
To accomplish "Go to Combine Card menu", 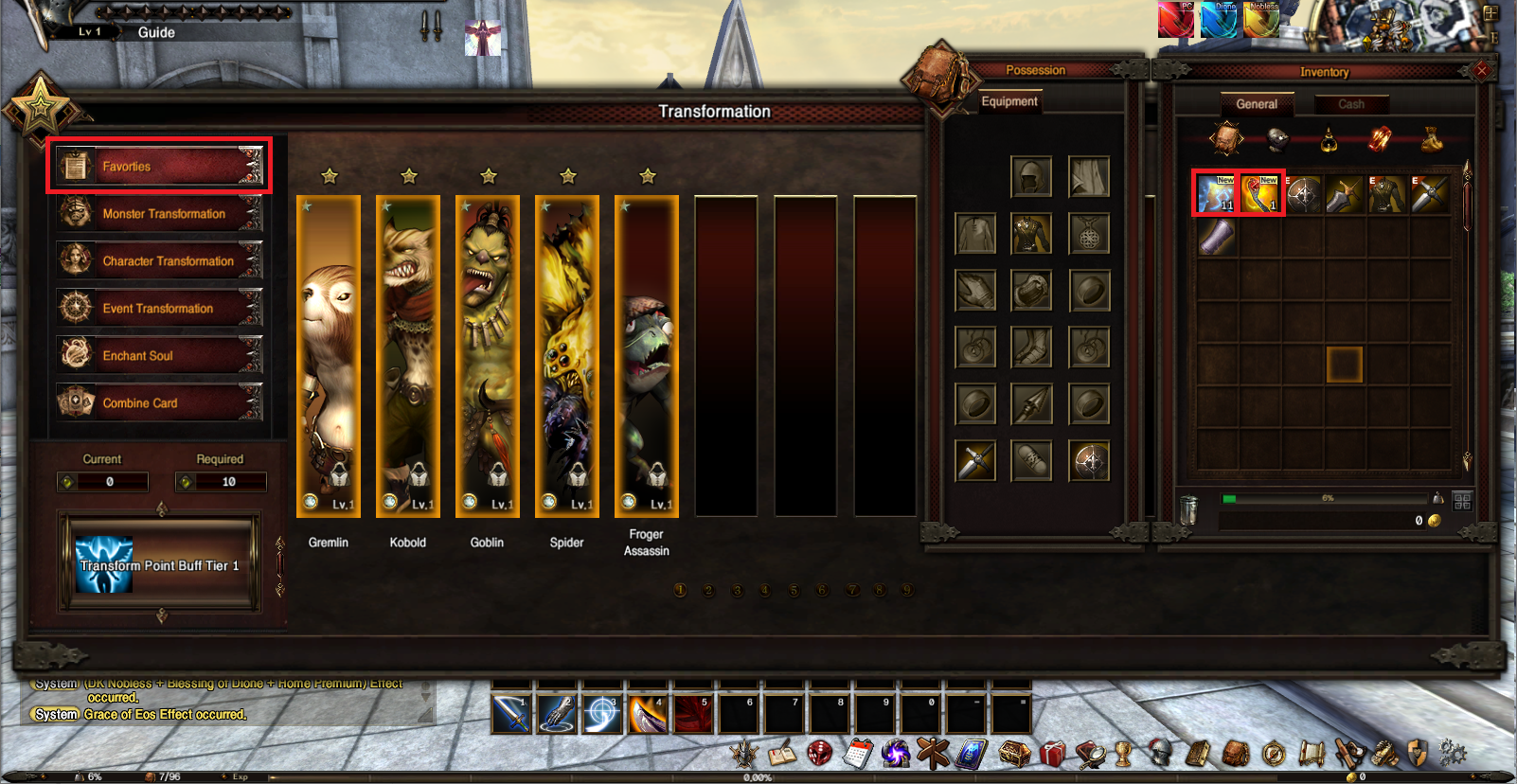I will [x=159, y=403].
